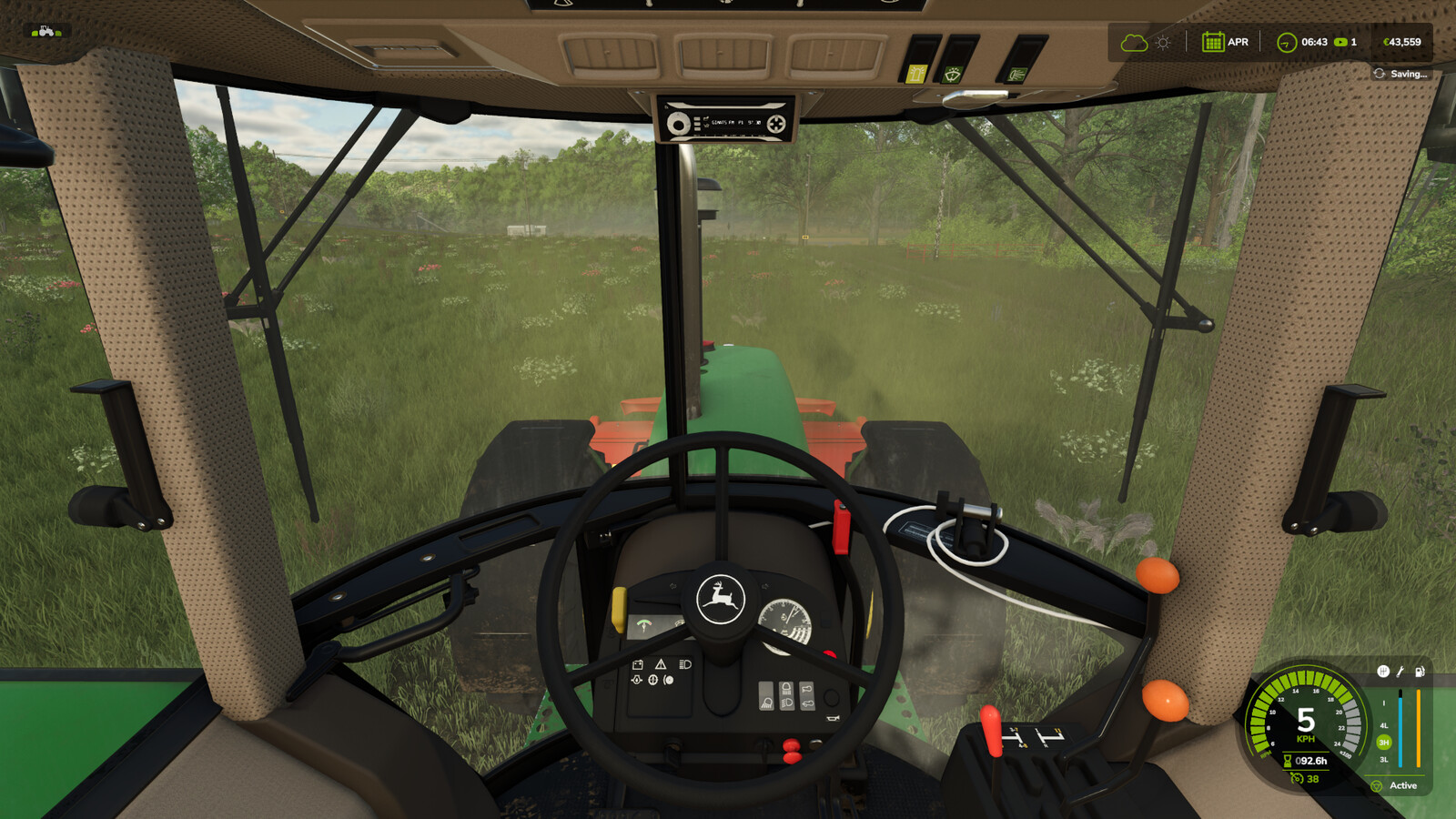Click the steering wheel Active icon

click(x=1377, y=785)
